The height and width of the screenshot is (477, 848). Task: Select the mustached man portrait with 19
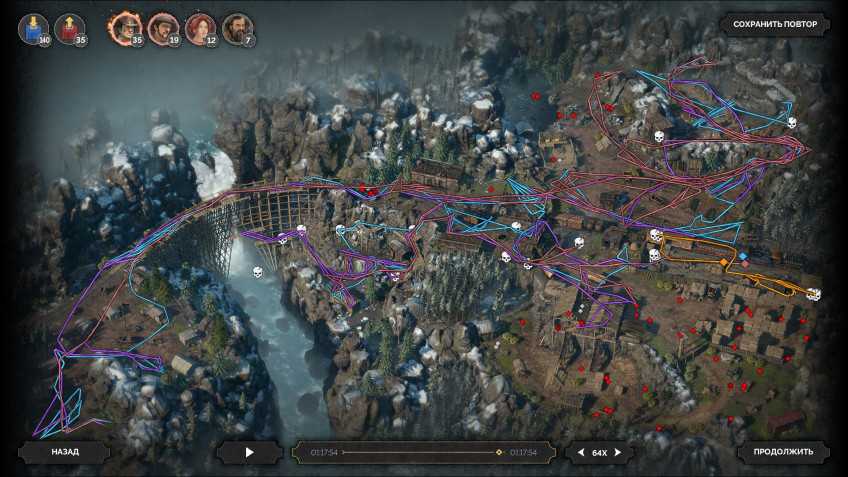[x=162, y=28]
